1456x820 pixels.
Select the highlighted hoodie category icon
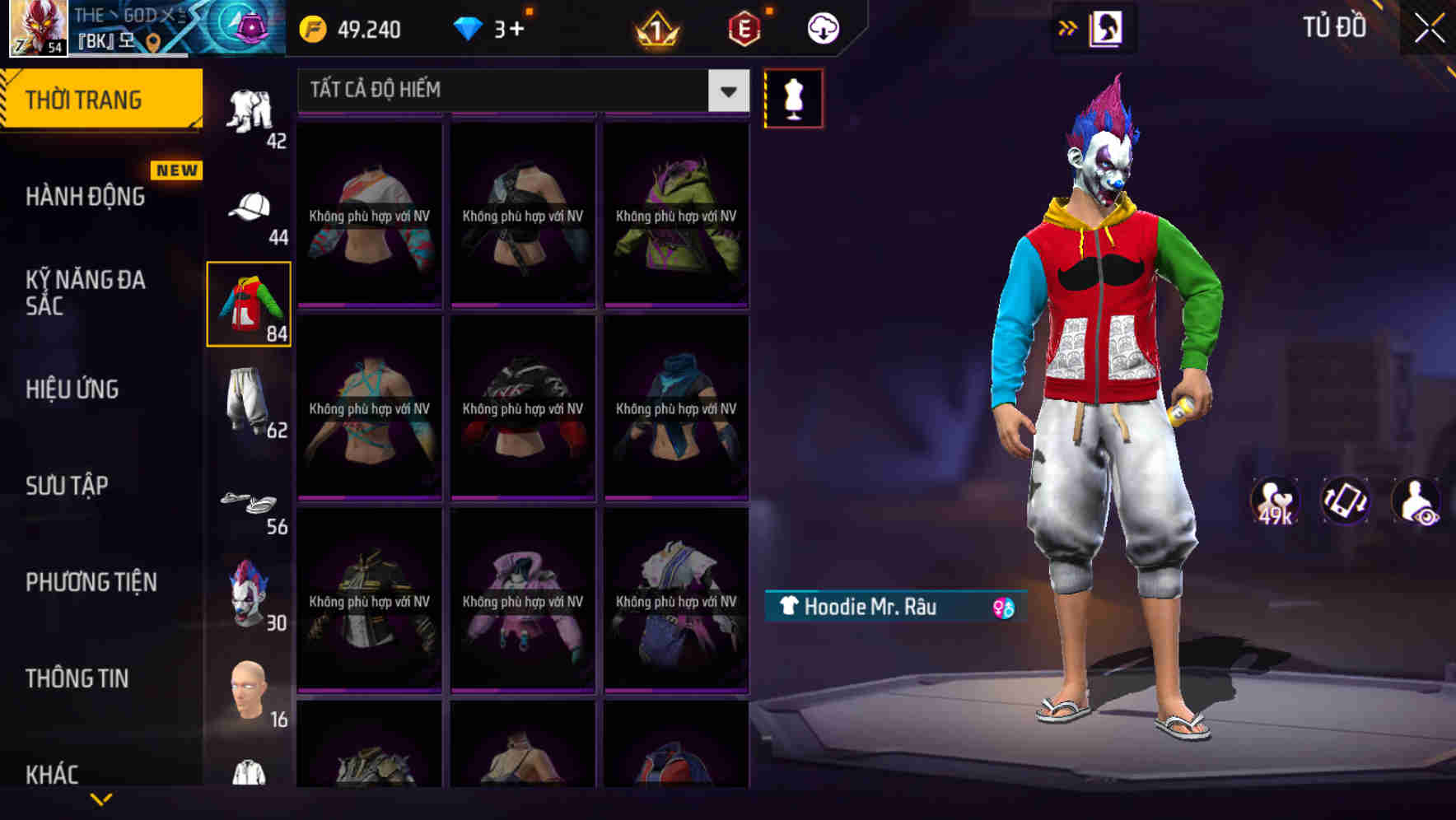coord(250,305)
